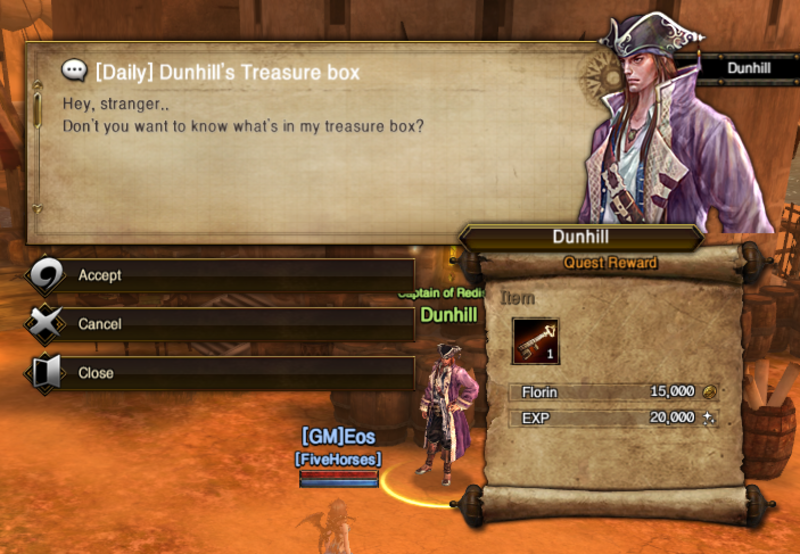Inspect the key reward item slot
800x554 pixels.
point(535,341)
